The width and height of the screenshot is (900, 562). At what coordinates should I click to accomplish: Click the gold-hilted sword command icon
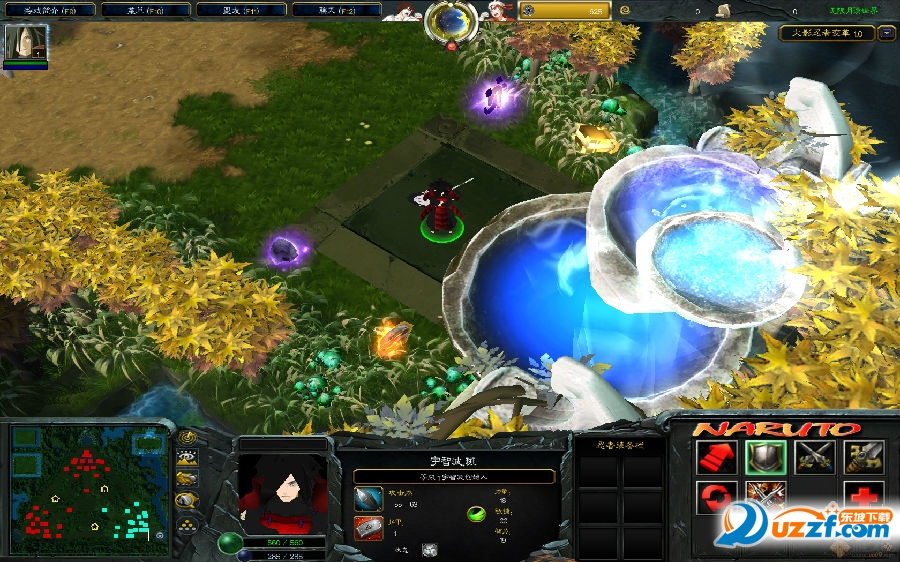tap(863, 457)
